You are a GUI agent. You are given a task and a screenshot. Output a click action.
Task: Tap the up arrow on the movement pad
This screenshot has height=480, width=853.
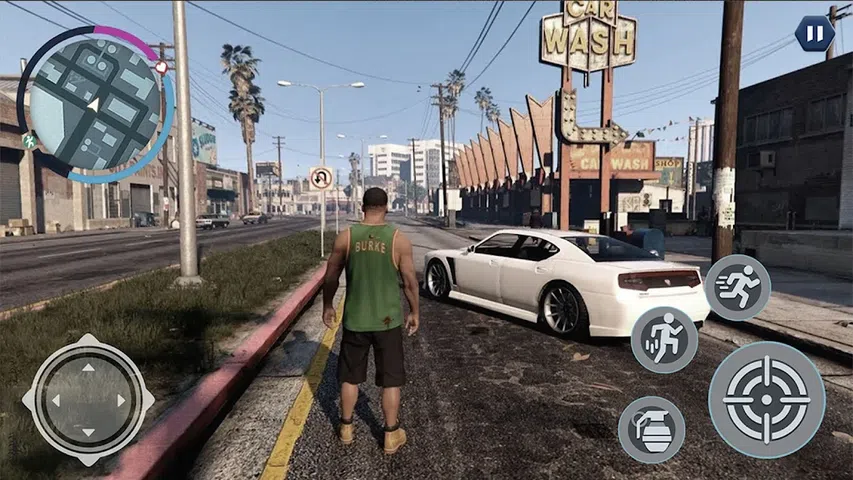(88, 368)
